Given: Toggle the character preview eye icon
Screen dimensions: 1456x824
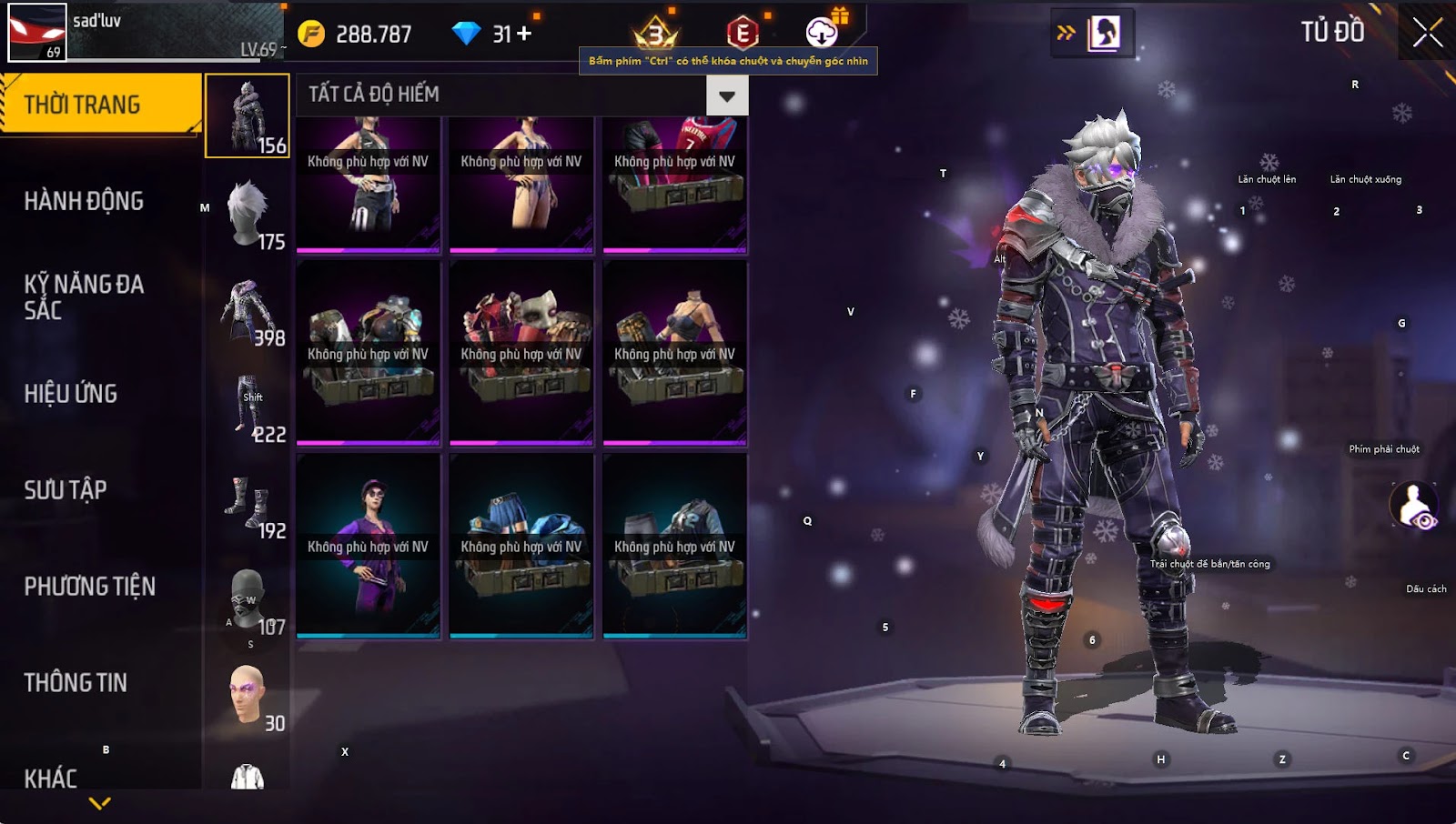Looking at the screenshot, I should coord(1413,506).
